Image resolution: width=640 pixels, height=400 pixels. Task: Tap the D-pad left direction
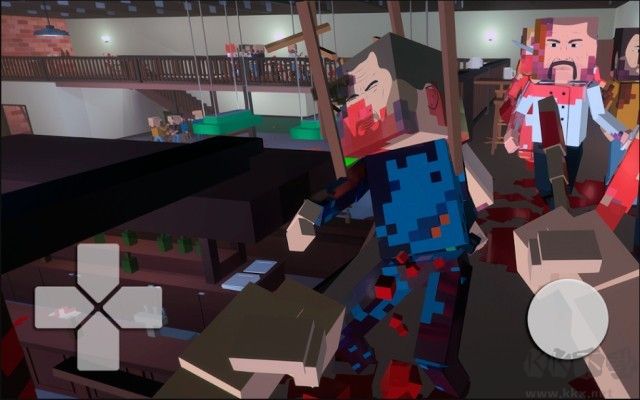(57, 307)
